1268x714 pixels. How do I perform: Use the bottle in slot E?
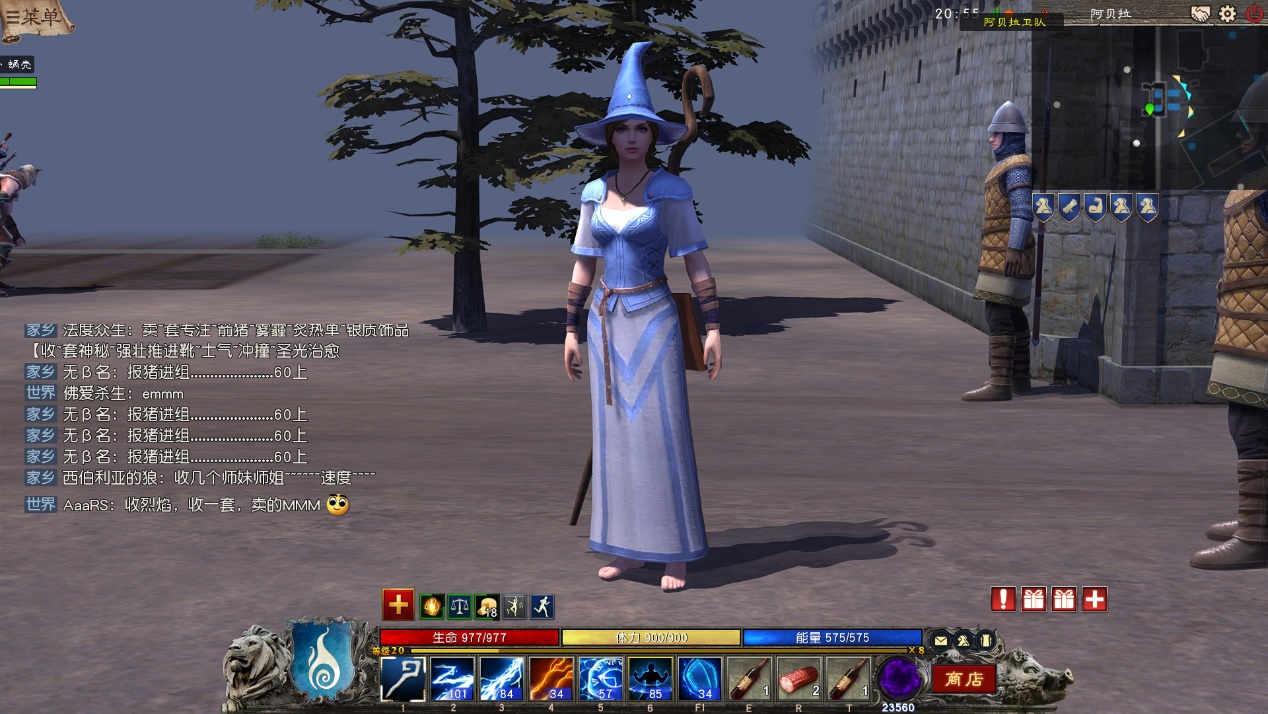pyautogui.click(x=749, y=679)
